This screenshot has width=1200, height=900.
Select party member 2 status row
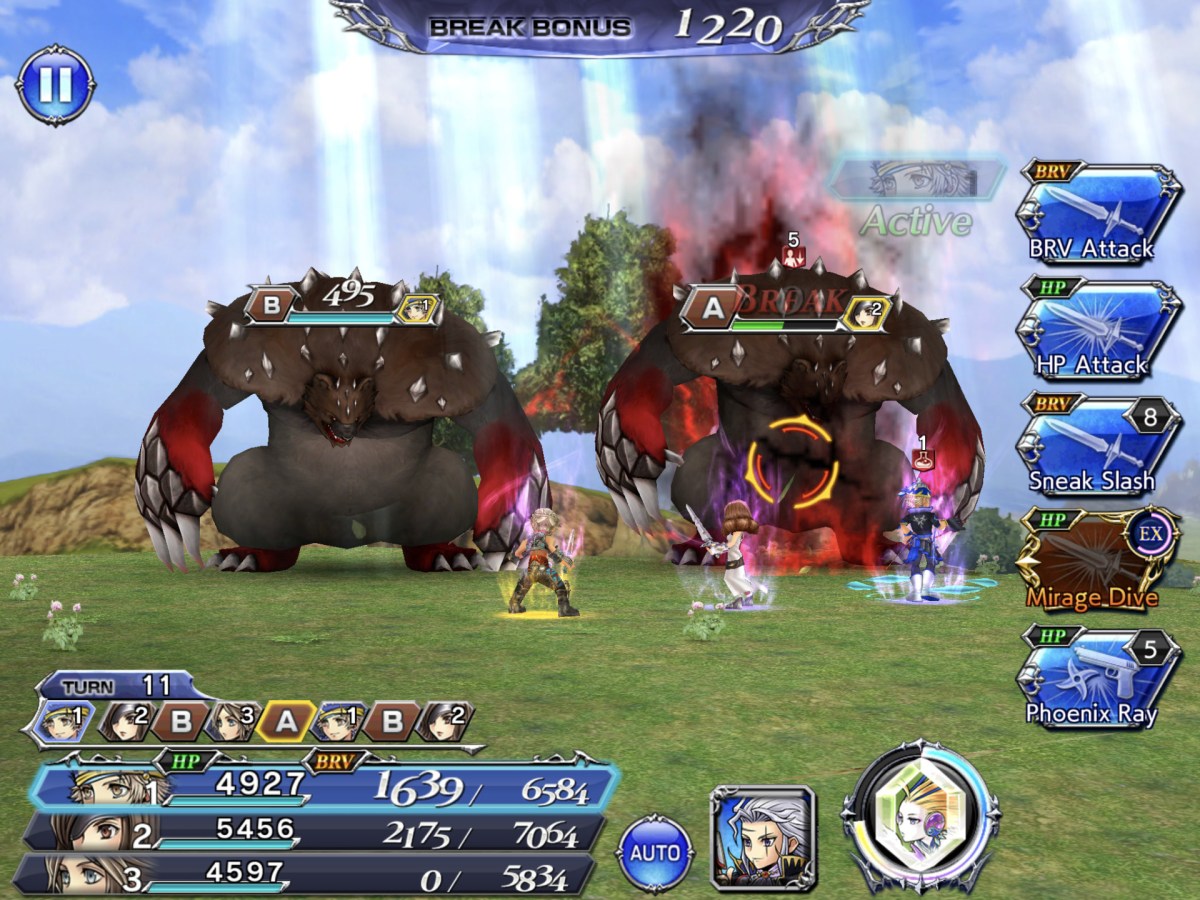312,832
